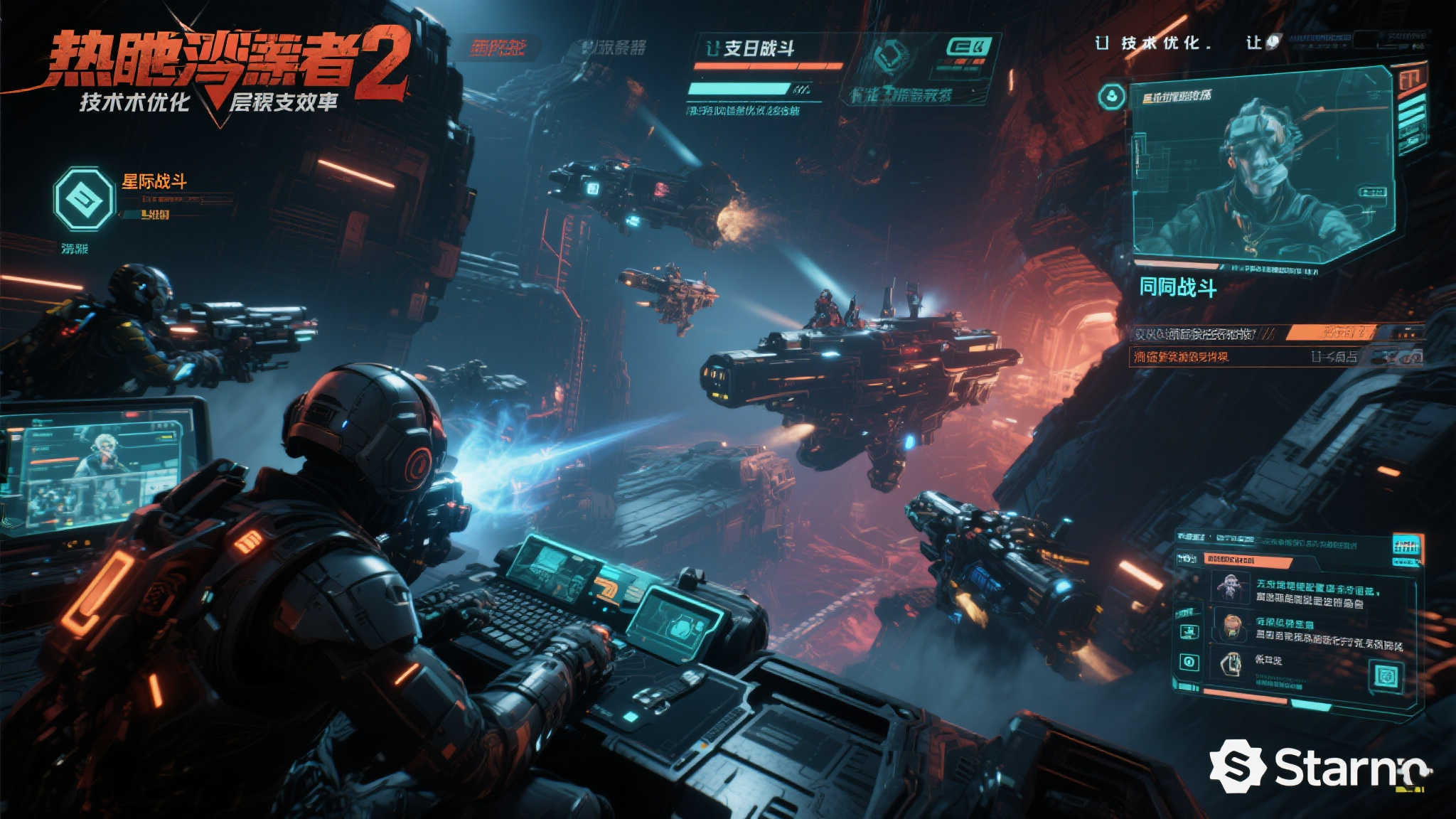
Task: Switch to the grey tab beside the red one
Action: point(613,48)
